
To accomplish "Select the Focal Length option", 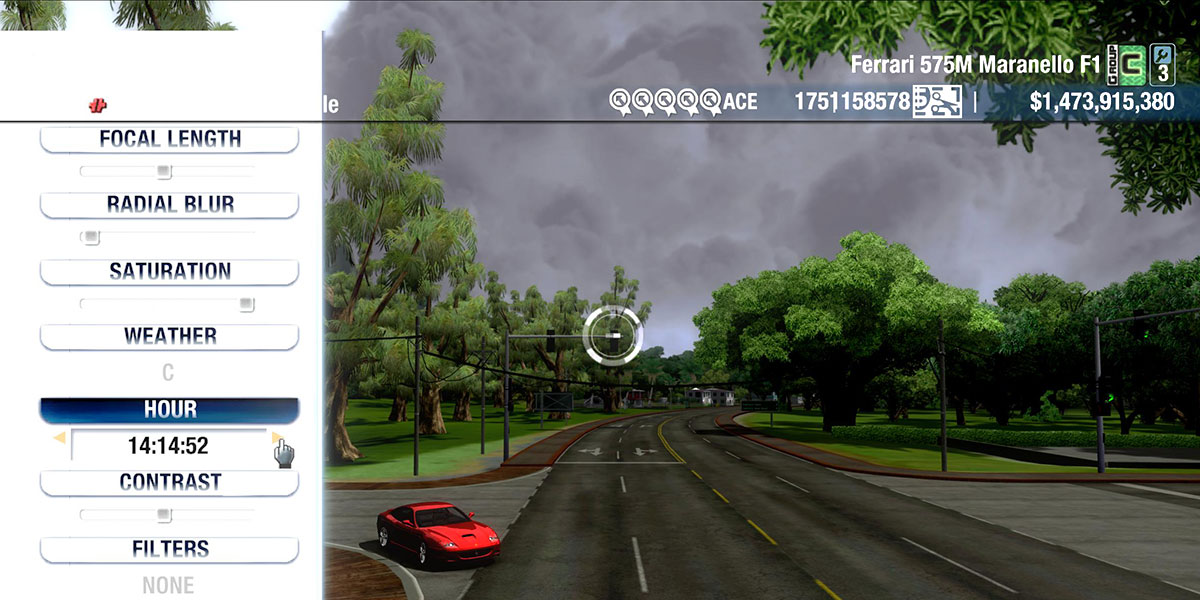I will tap(169, 139).
